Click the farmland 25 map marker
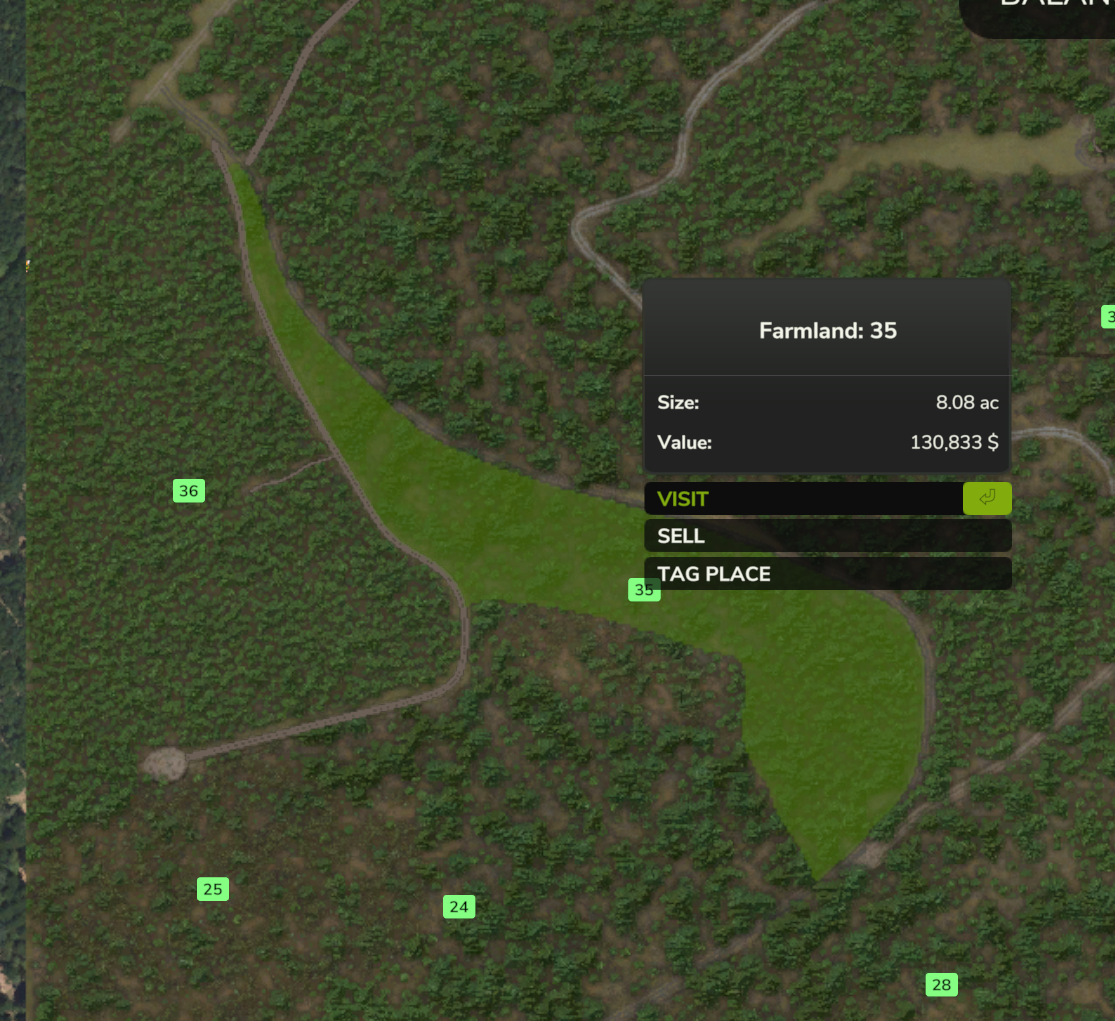 point(212,889)
